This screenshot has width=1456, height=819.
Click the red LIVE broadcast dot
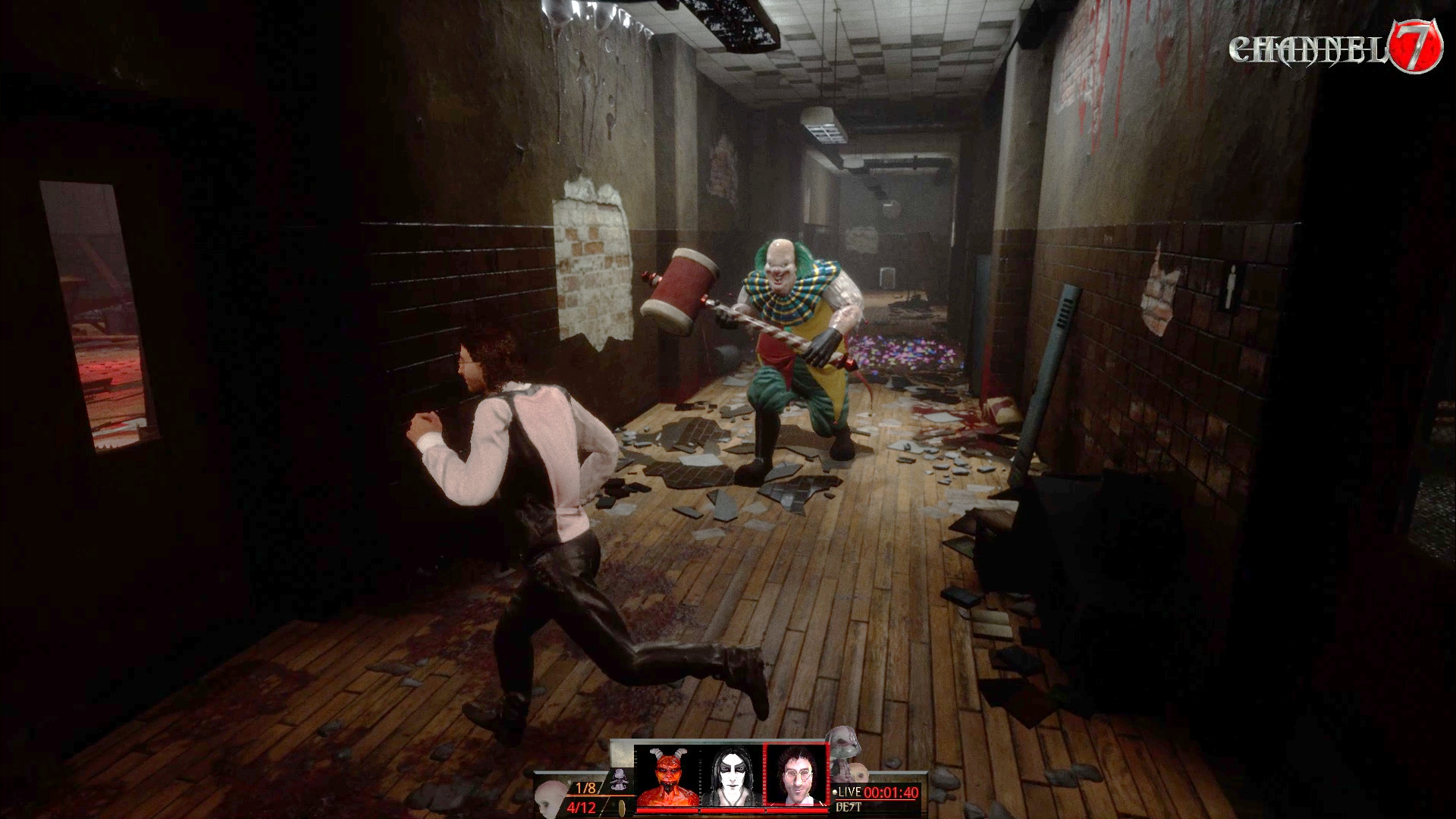835,791
